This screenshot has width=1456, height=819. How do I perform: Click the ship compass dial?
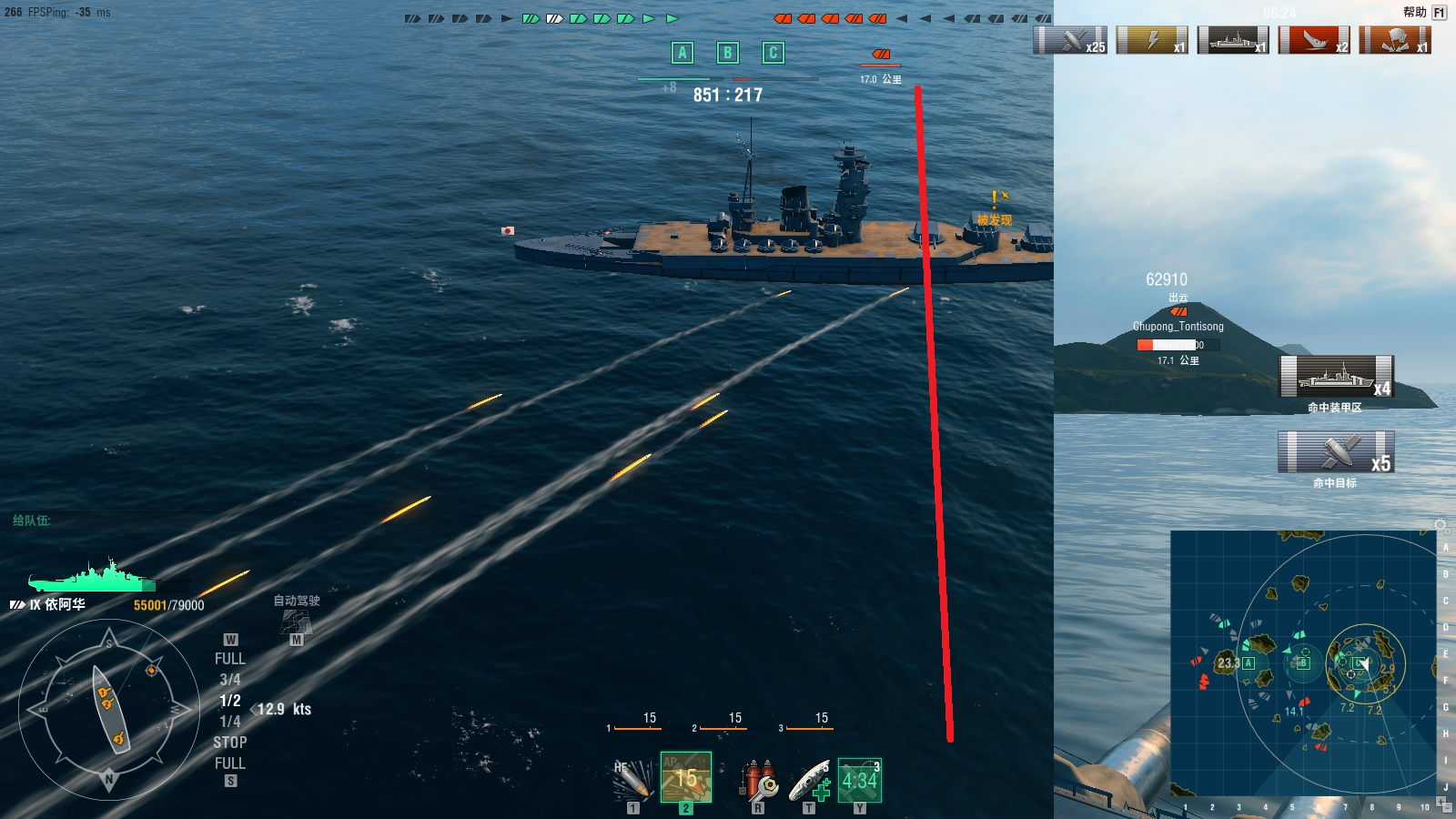coord(109,709)
